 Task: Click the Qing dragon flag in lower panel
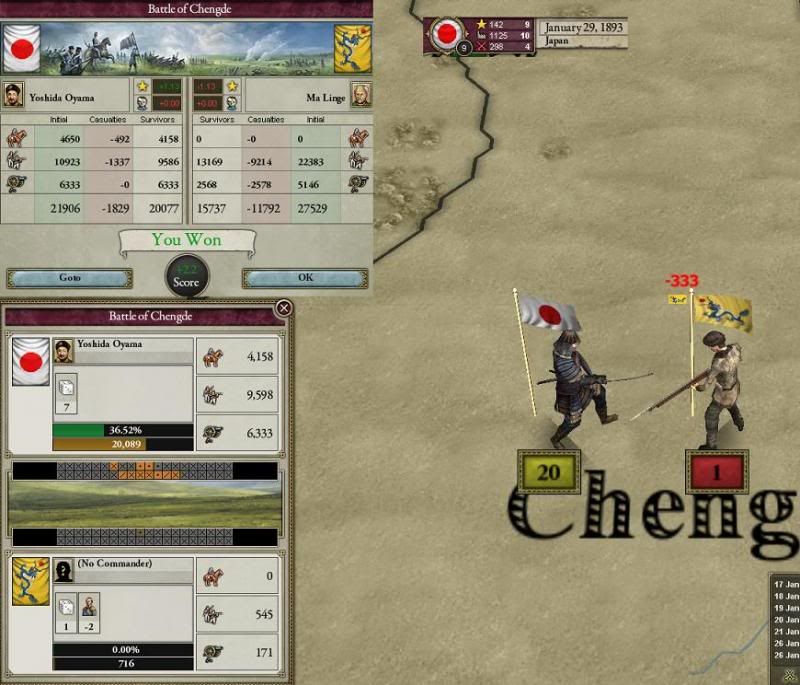pyautogui.click(x=31, y=583)
